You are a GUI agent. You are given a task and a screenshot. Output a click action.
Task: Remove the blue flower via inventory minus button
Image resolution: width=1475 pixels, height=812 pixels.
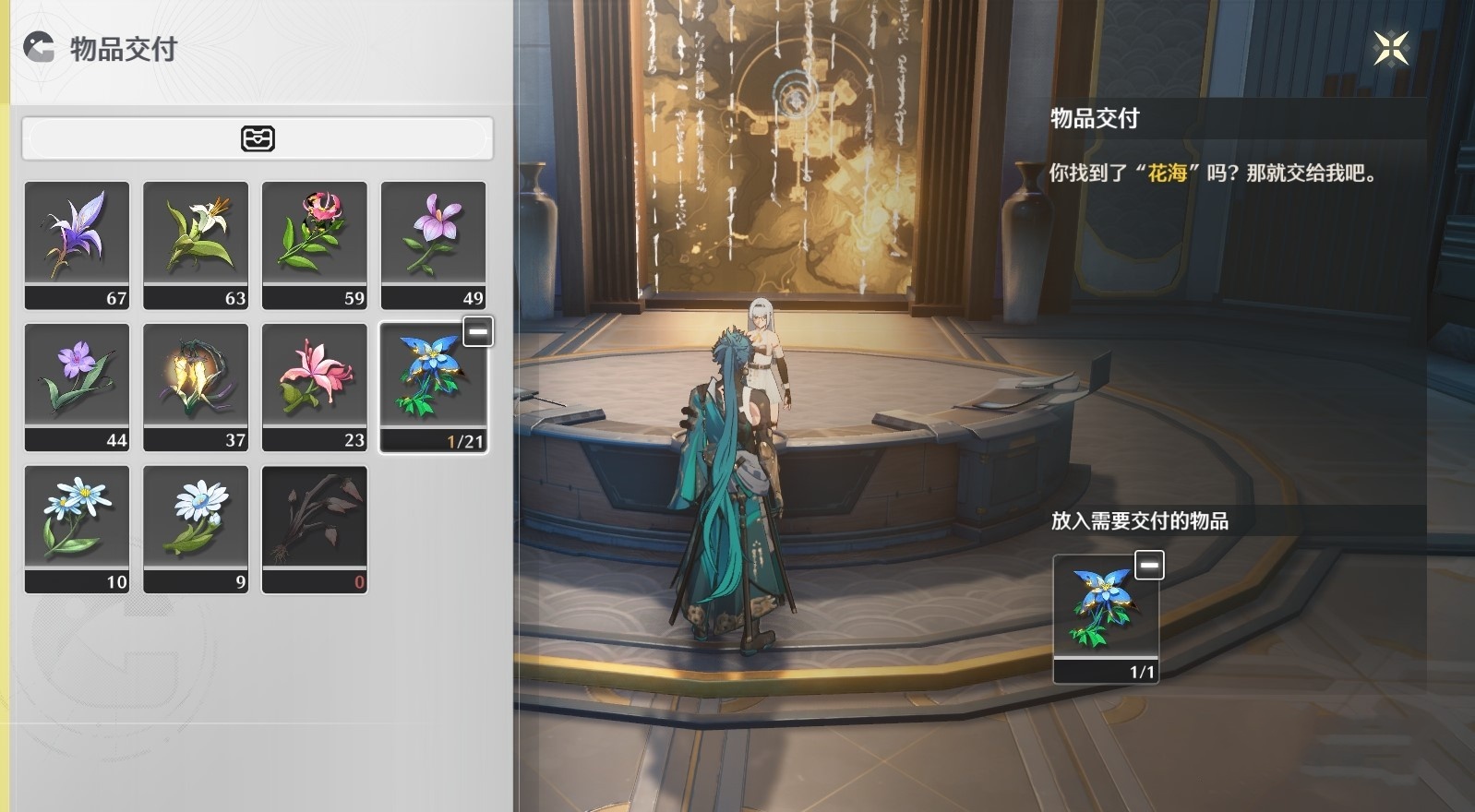tap(478, 331)
